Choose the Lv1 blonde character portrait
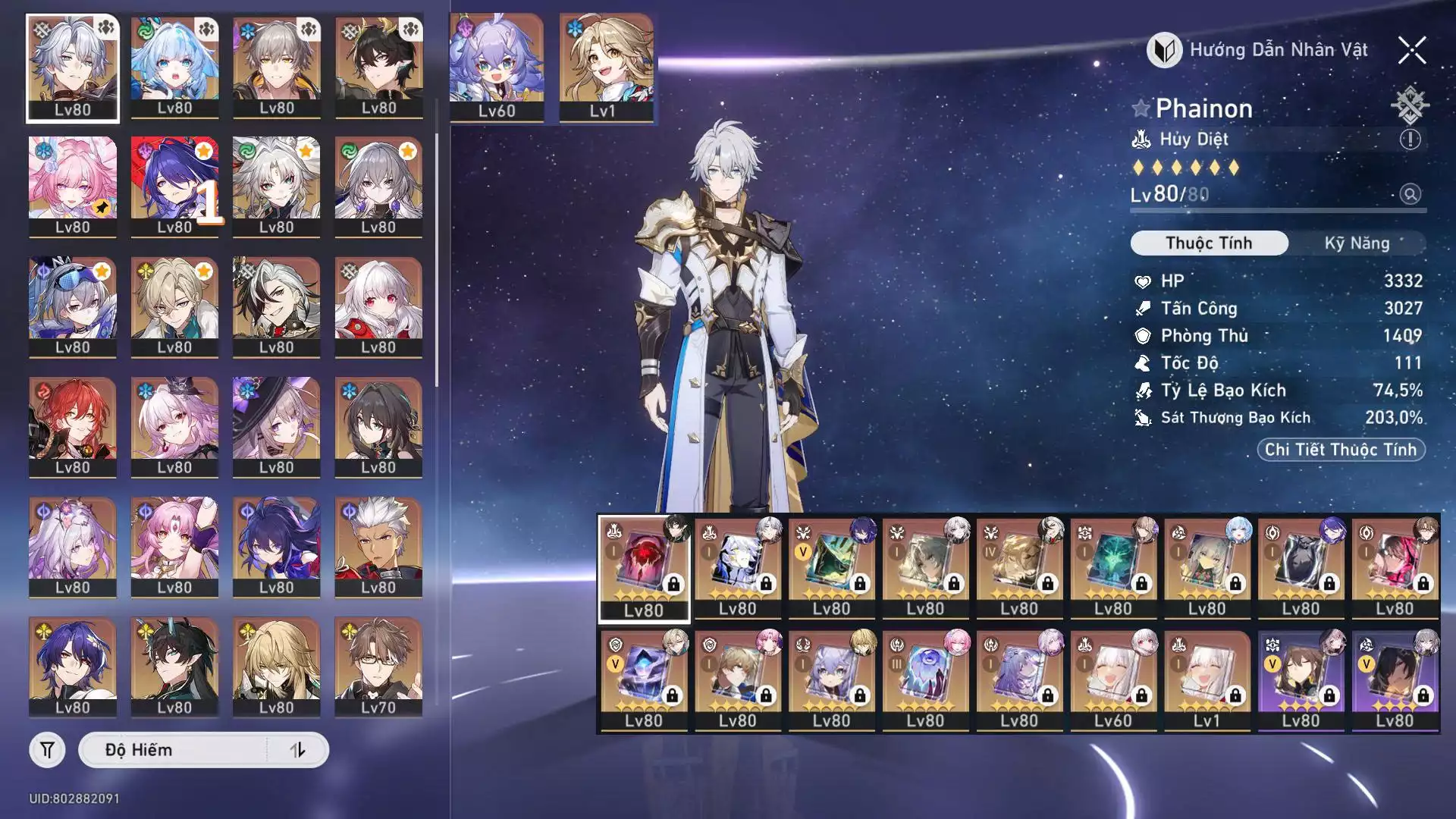Image resolution: width=1456 pixels, height=819 pixels. 606,67
